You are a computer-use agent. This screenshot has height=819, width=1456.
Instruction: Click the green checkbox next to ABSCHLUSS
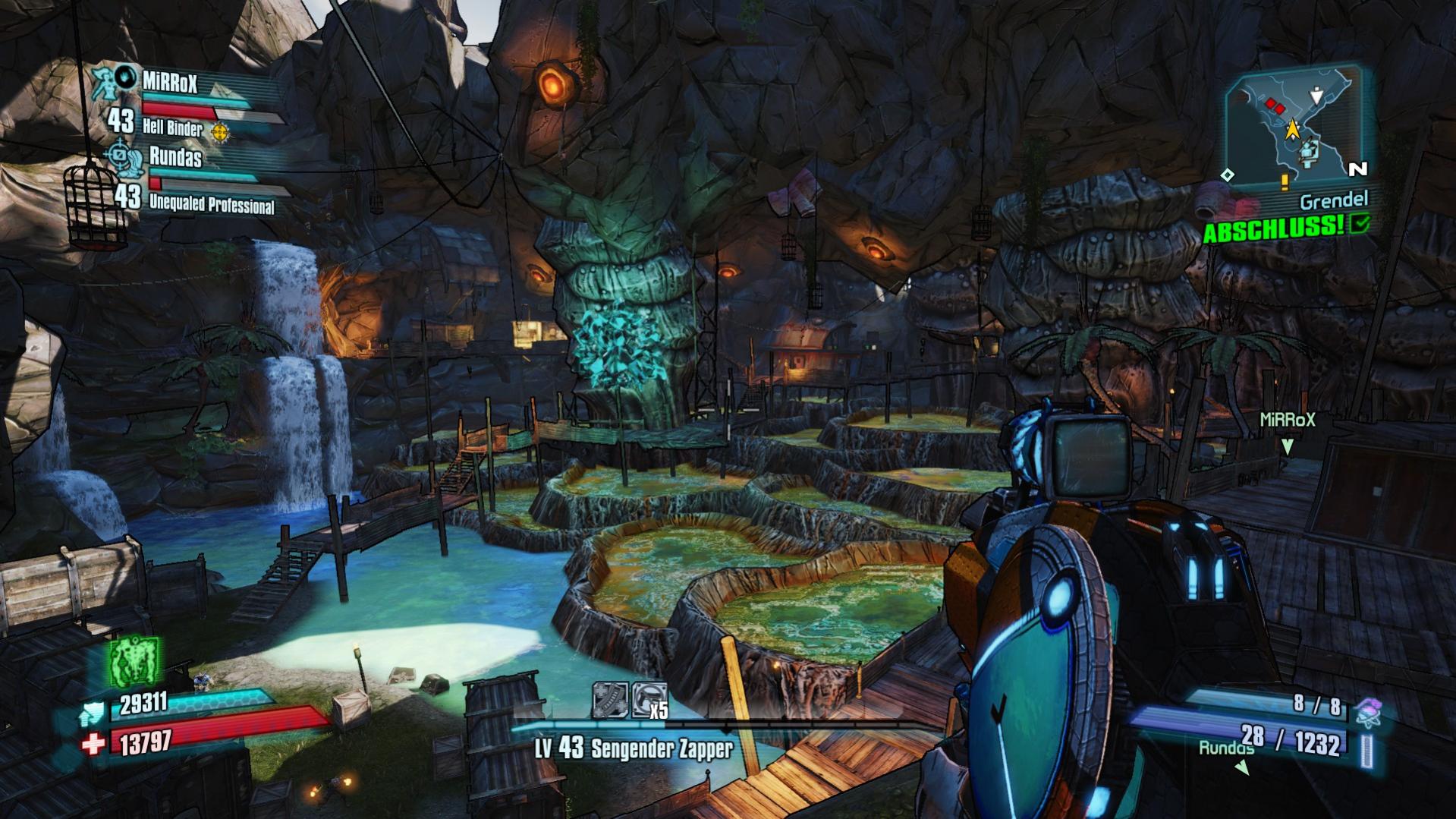pos(1360,222)
